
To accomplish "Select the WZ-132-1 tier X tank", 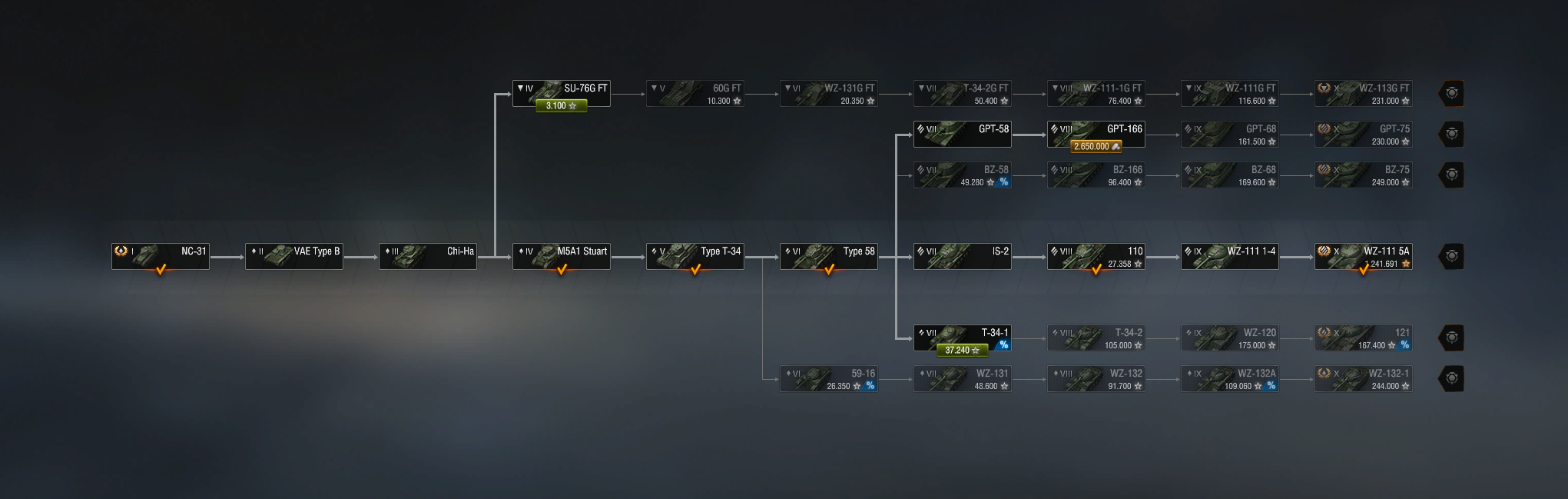I will [1363, 378].
